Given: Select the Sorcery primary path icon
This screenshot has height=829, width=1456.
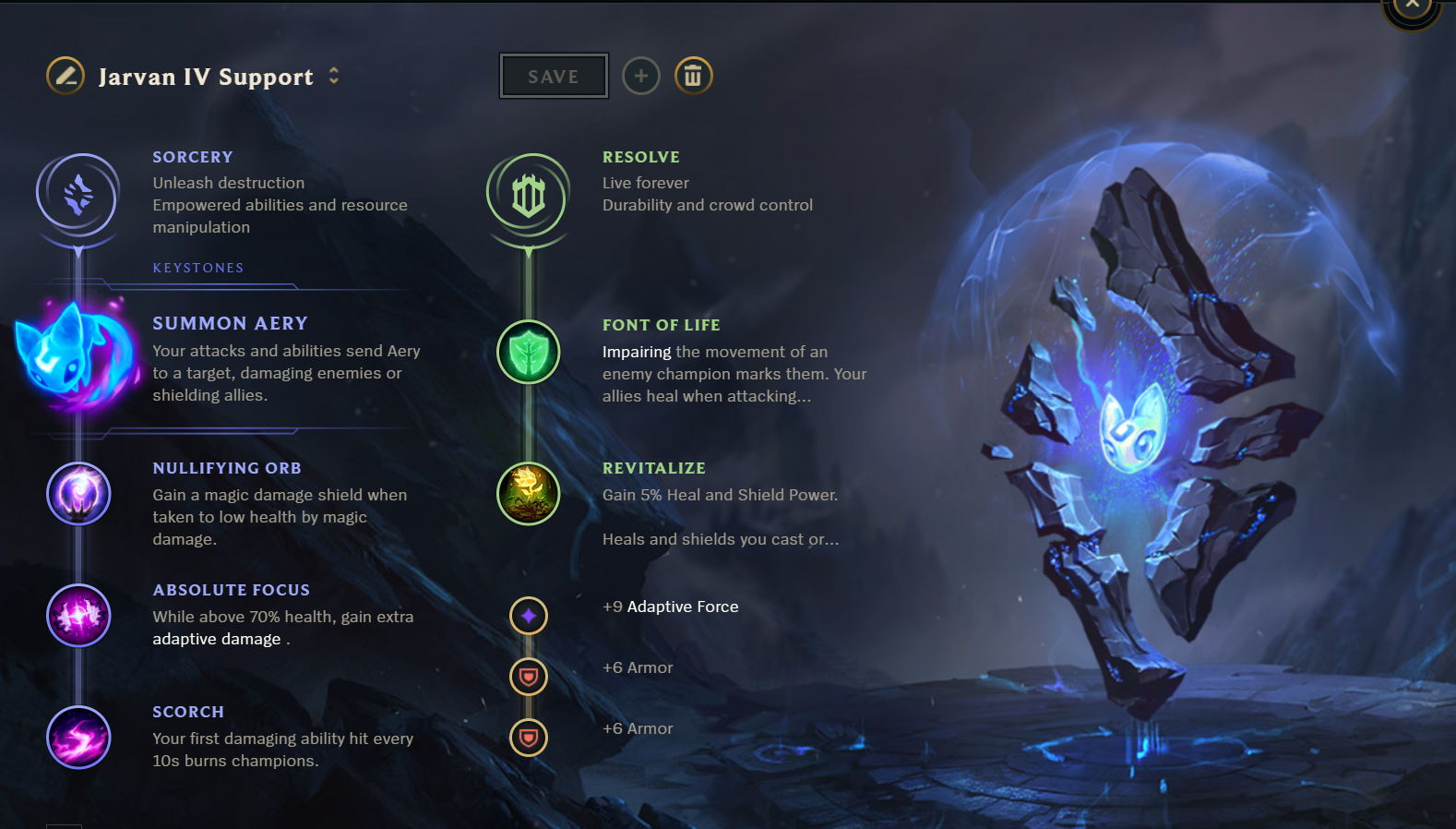Looking at the screenshot, I should point(78,195).
